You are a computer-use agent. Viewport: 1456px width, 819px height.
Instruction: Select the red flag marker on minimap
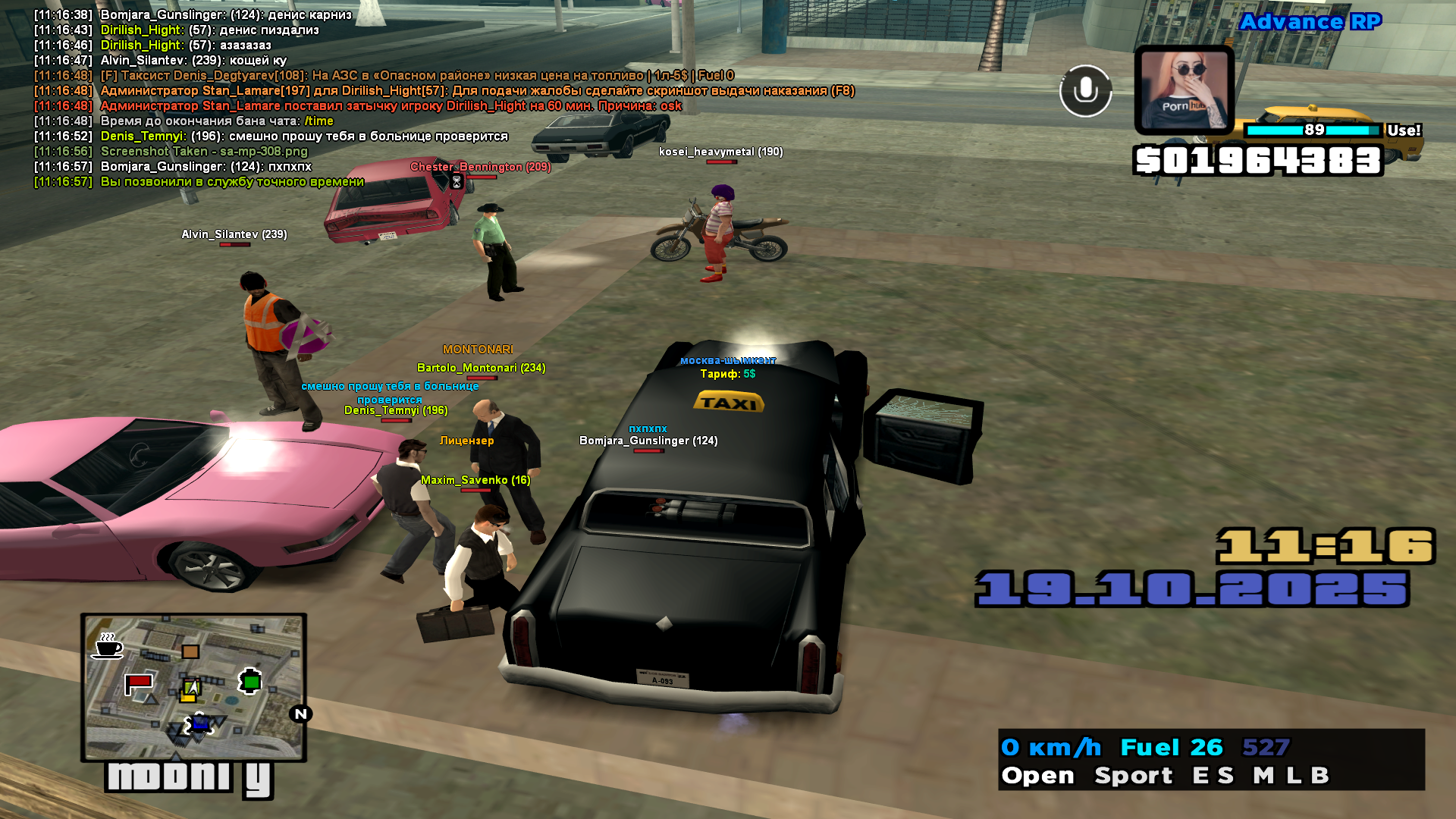138,683
